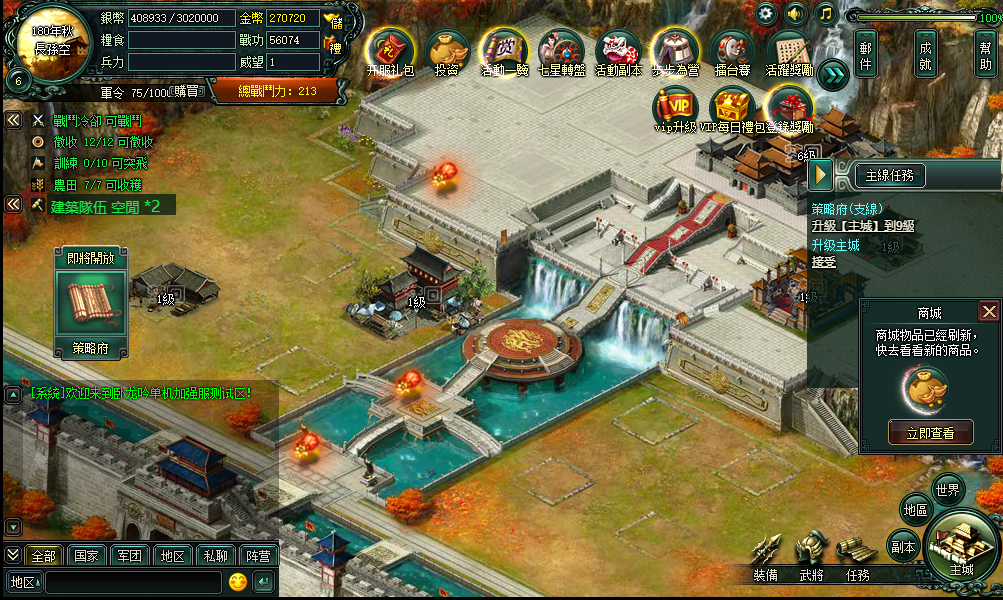Open the 郵件 mail button
The width and height of the screenshot is (1003, 600).
tap(866, 53)
